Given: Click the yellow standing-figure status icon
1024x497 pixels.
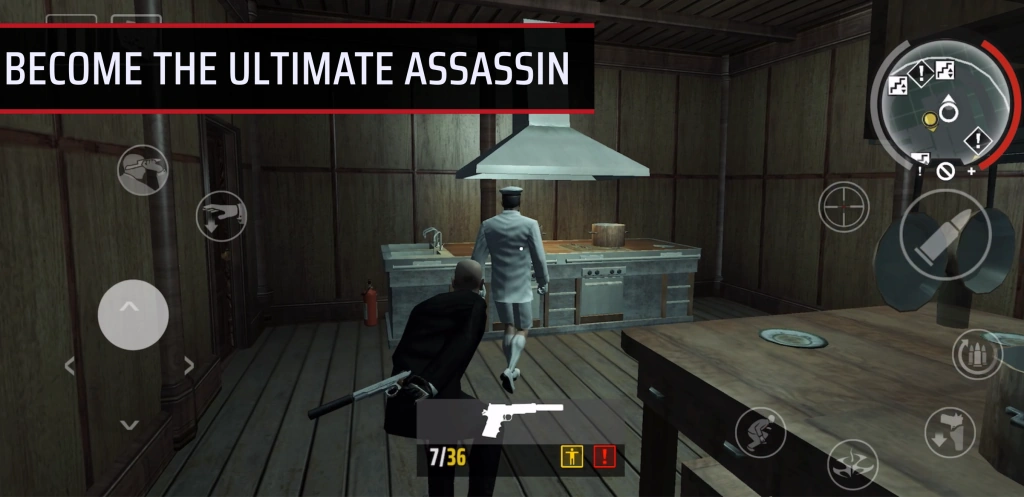Looking at the screenshot, I should (x=572, y=458).
